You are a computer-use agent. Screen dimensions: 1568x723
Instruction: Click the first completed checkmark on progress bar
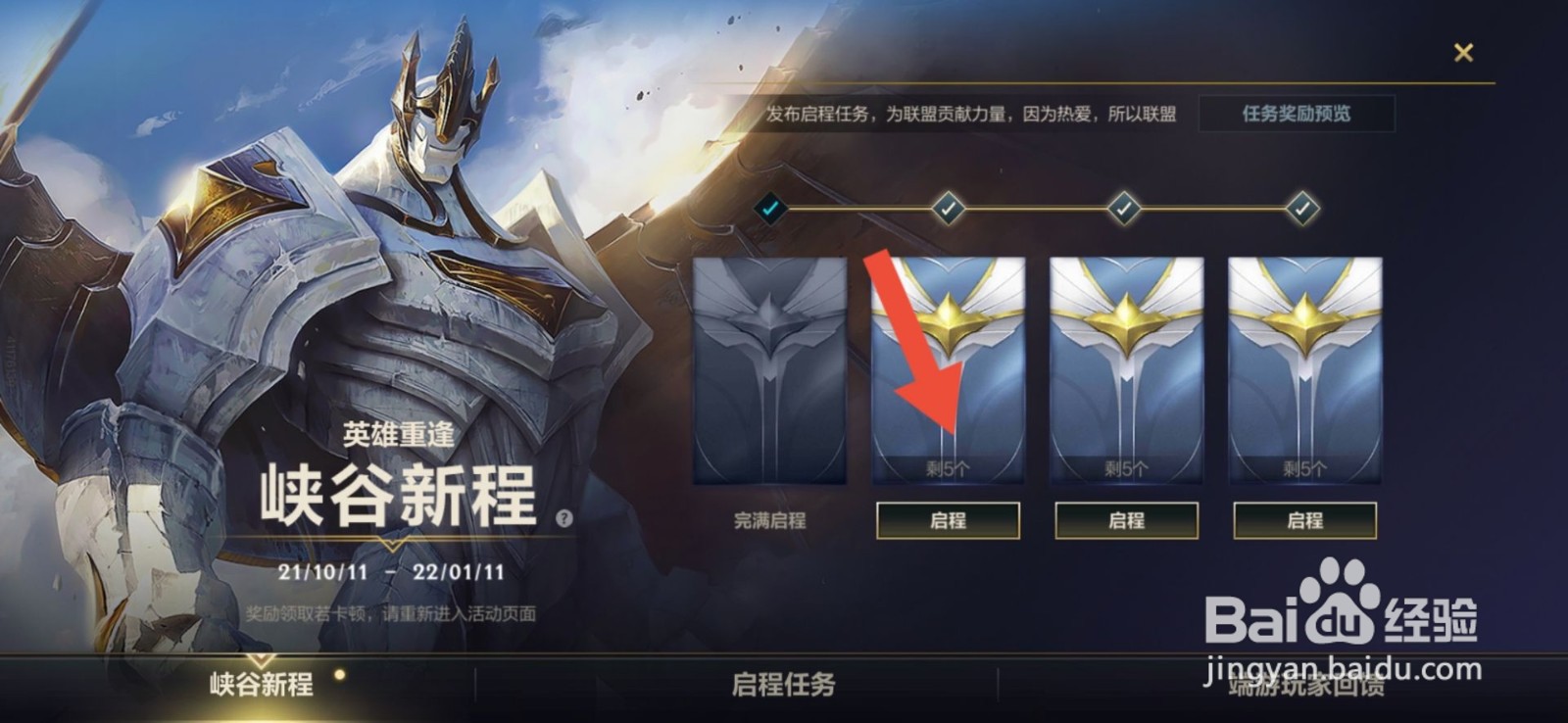[772, 208]
